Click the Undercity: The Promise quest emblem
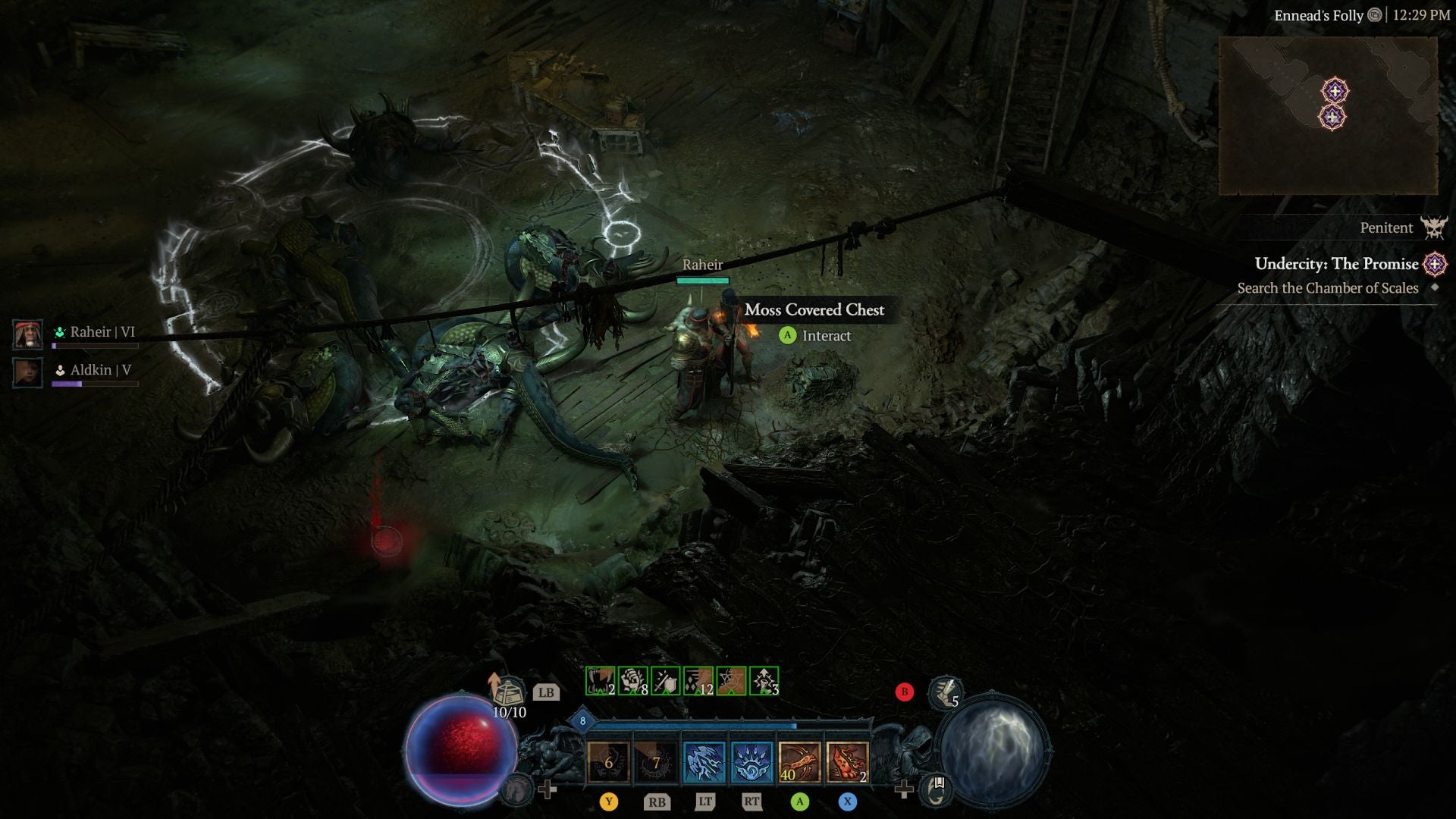The height and width of the screenshot is (819, 1456). [x=1436, y=264]
